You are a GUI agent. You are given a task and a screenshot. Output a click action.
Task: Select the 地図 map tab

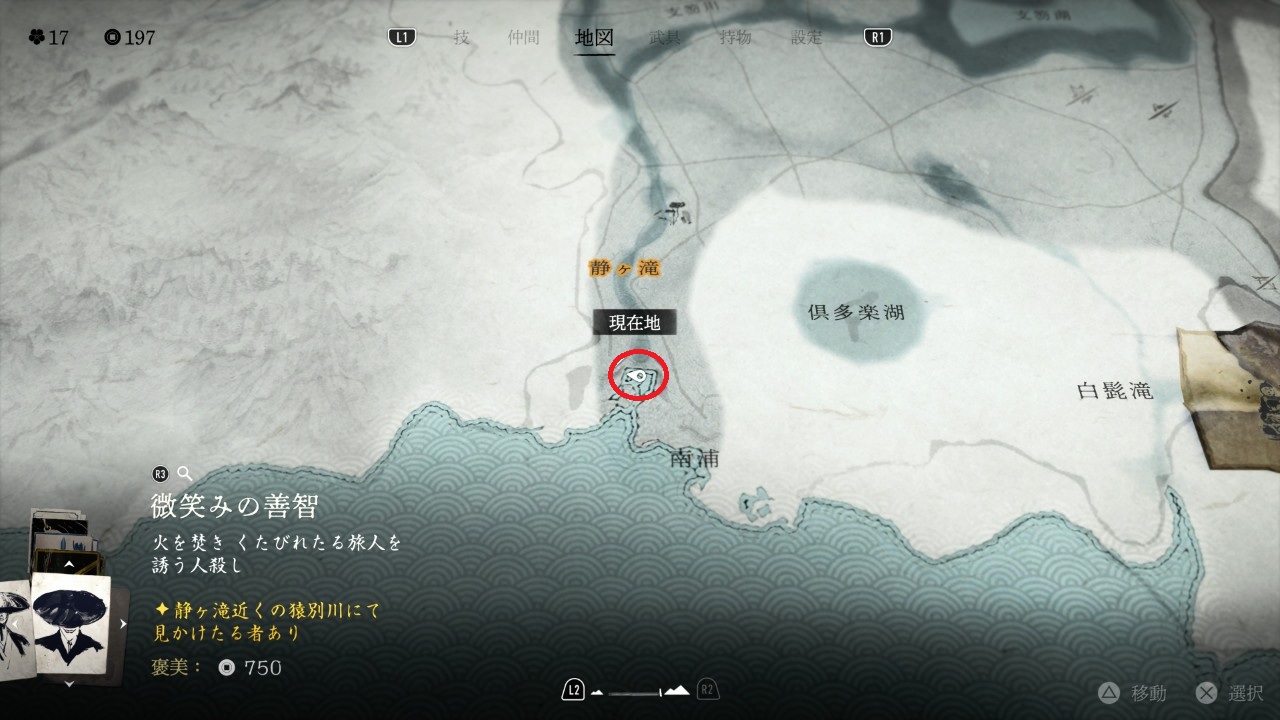point(594,38)
